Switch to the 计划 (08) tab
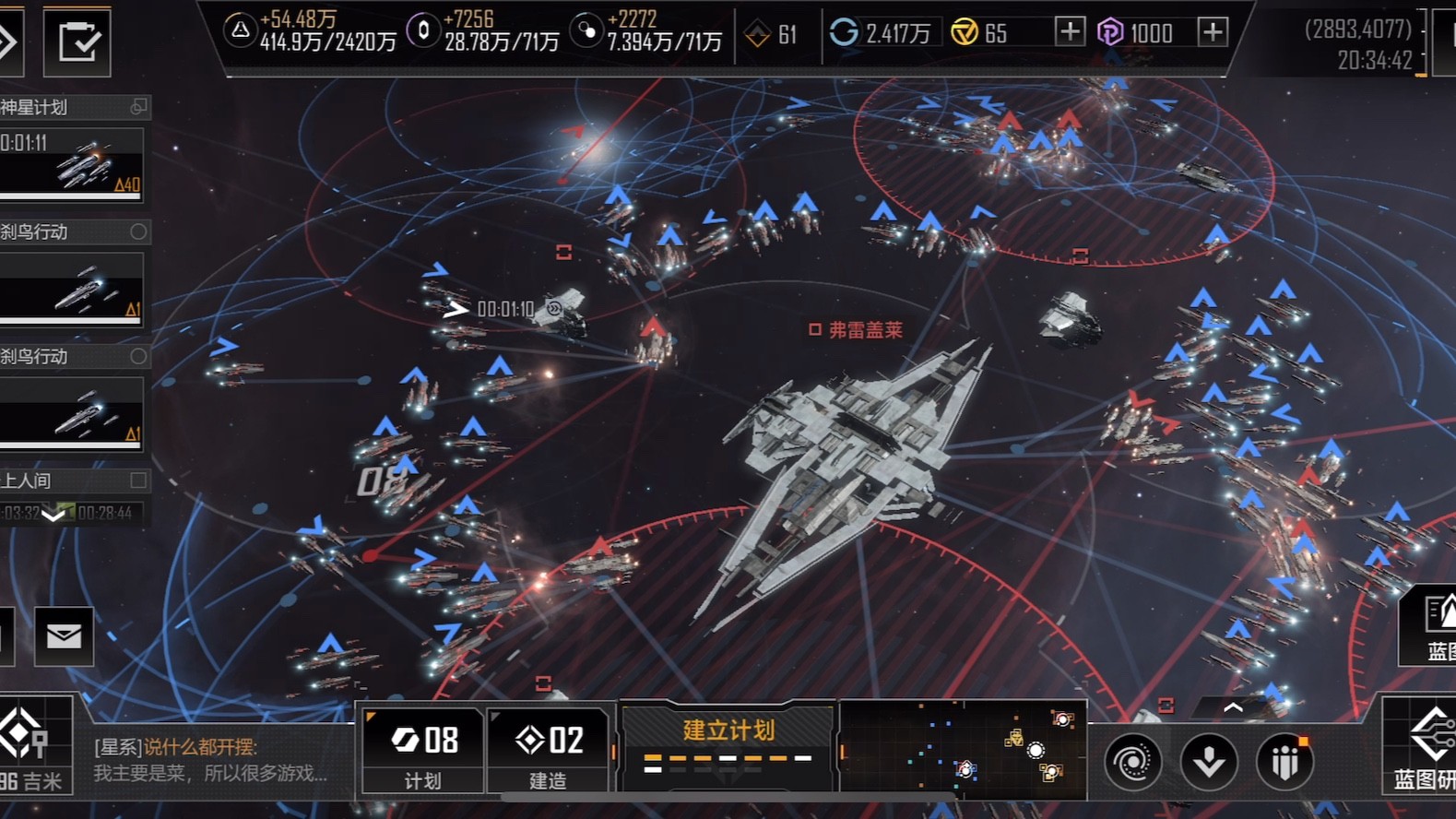This screenshot has height=819, width=1456. (422, 750)
